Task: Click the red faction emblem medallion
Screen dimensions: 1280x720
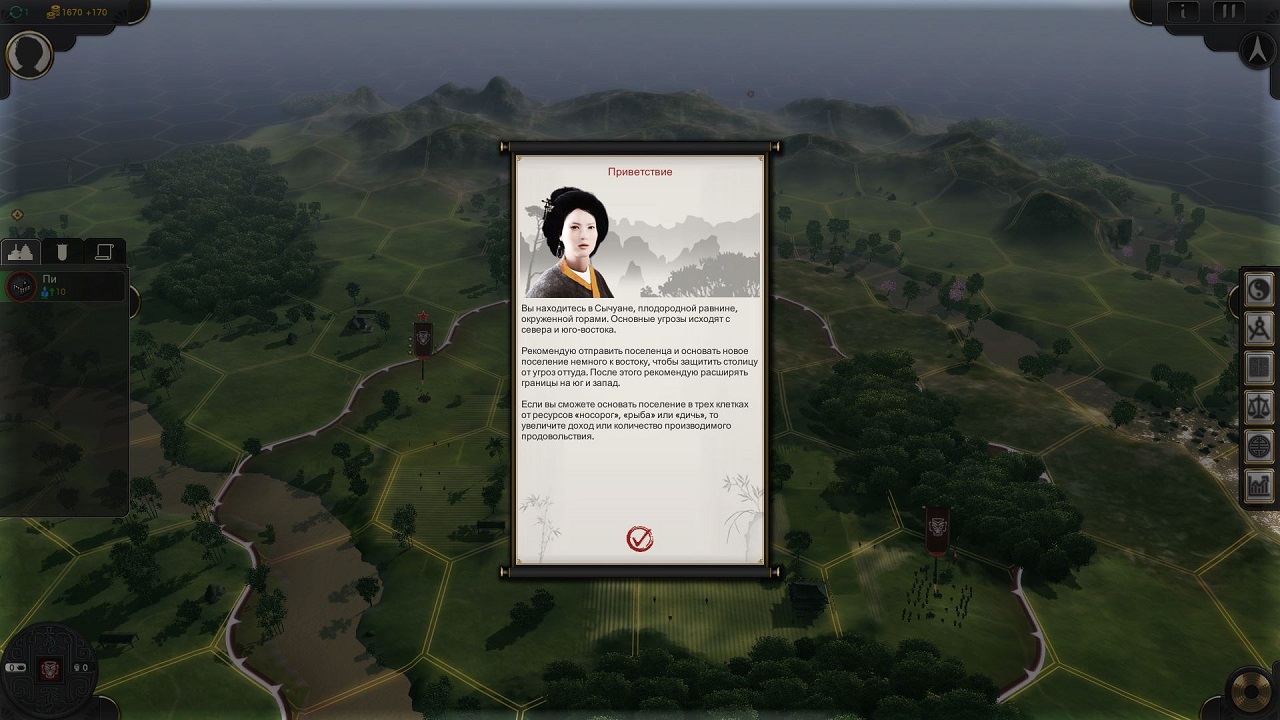Action: point(50,668)
